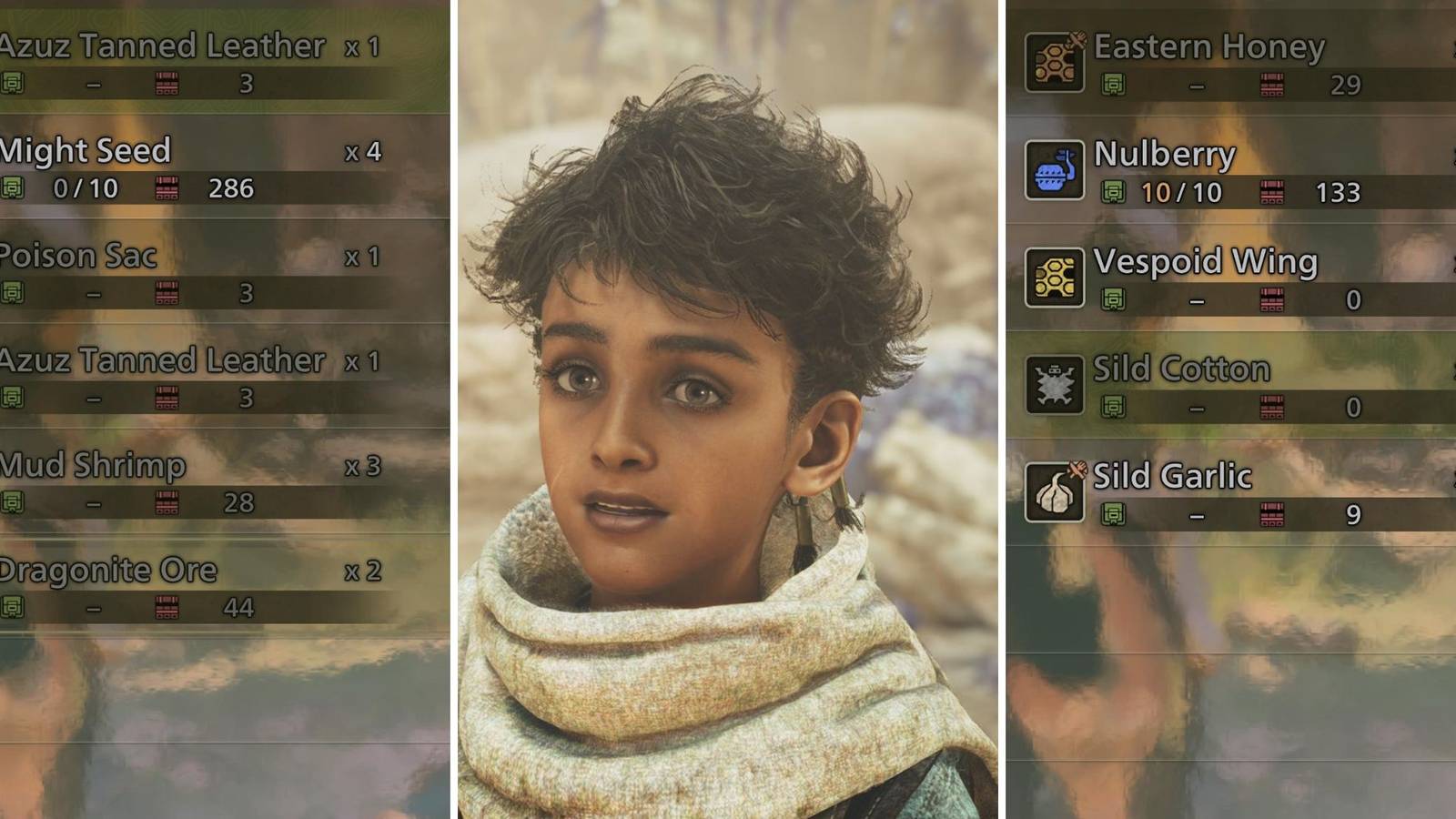Click the blue Nulberry item icon
Screen dimensions: 1456x819
coord(1054,172)
